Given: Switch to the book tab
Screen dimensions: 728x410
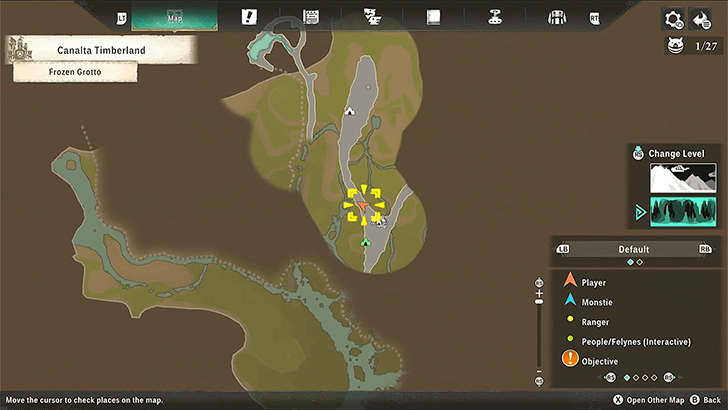Looking at the screenshot, I should click(x=434, y=17).
